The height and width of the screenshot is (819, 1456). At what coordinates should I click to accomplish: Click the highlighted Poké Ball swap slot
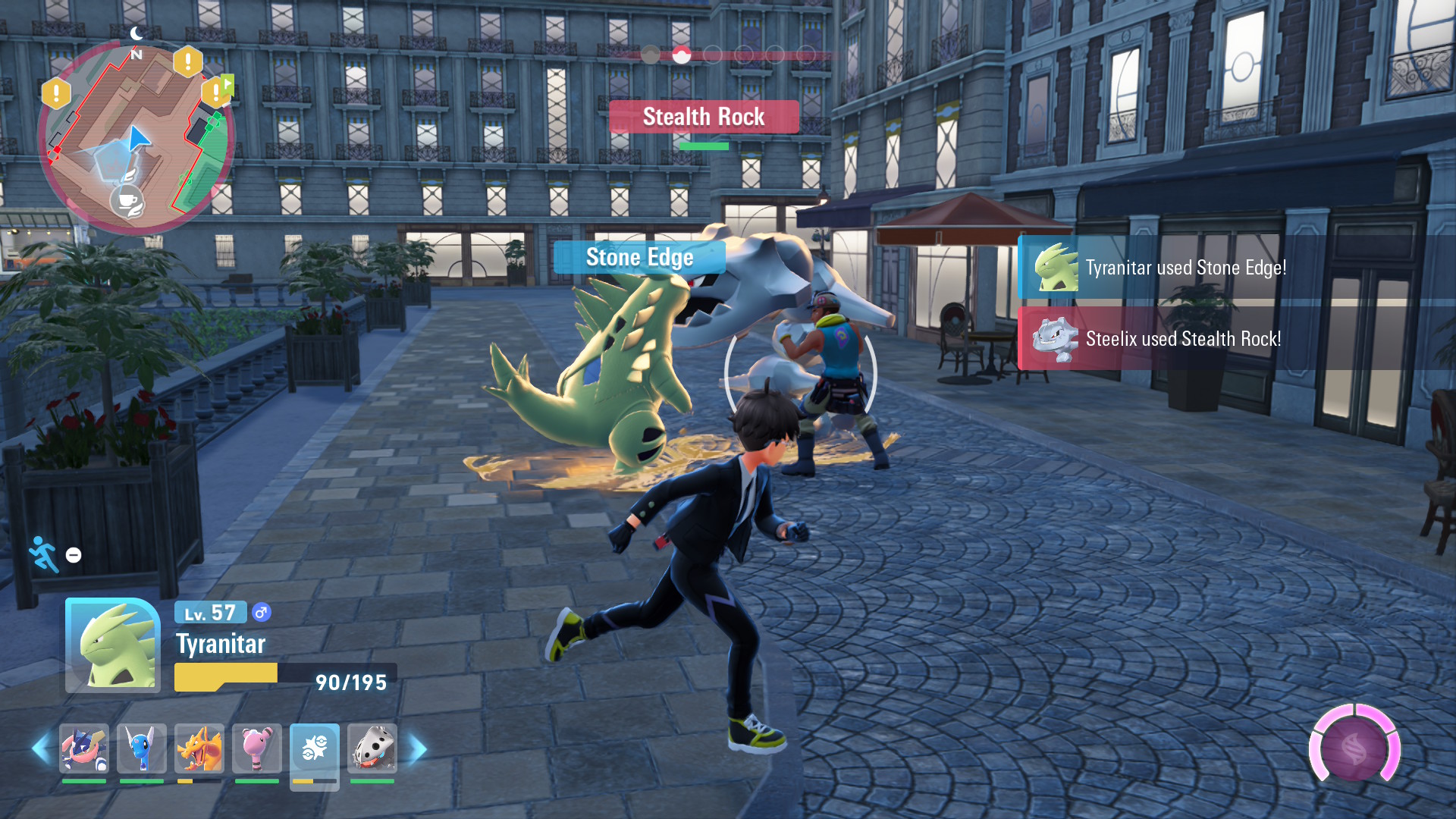(315, 750)
